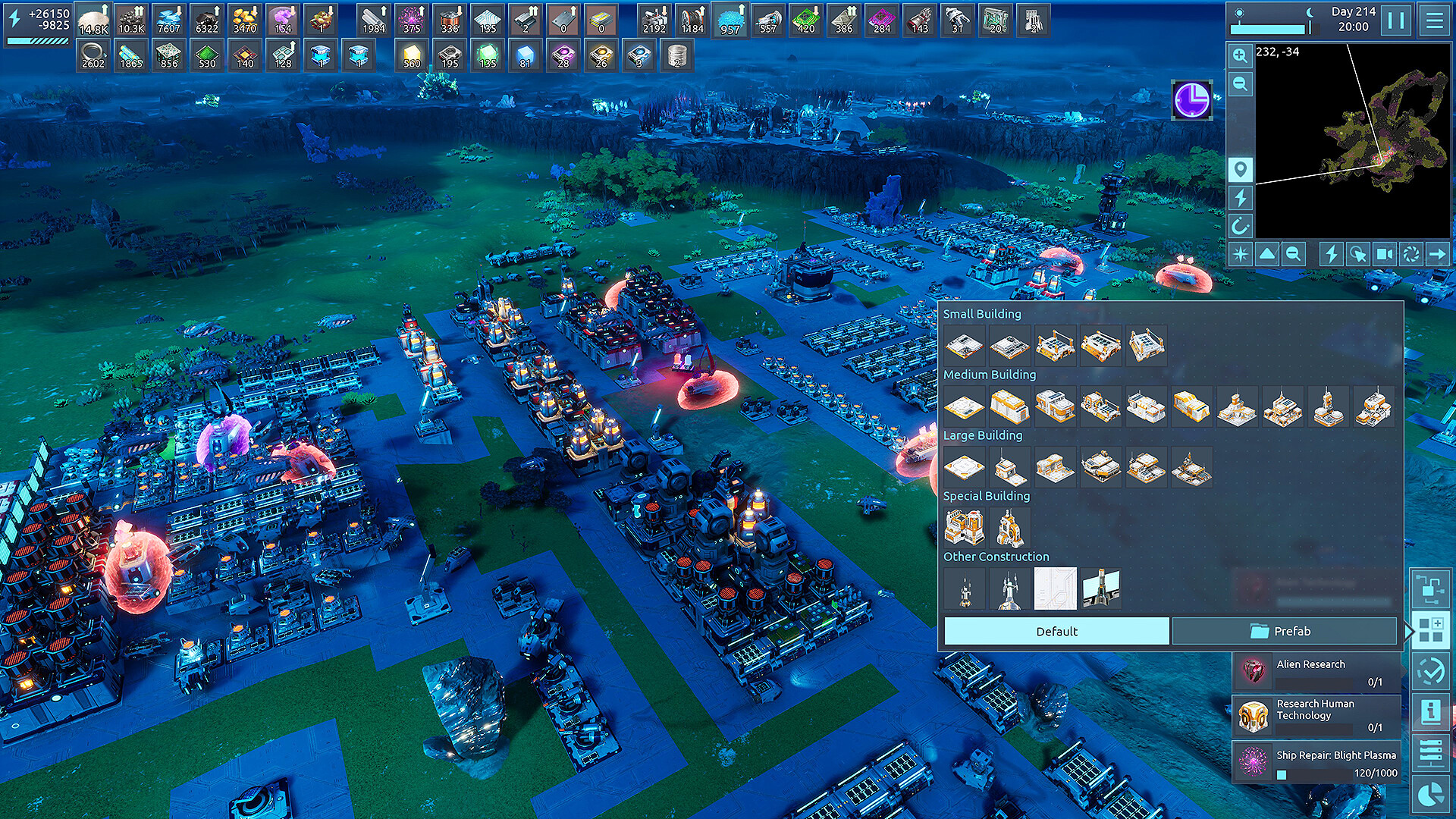Expand the minimap with the right arrow icon
Image resolution: width=1456 pixels, height=819 pixels.
click(1436, 253)
